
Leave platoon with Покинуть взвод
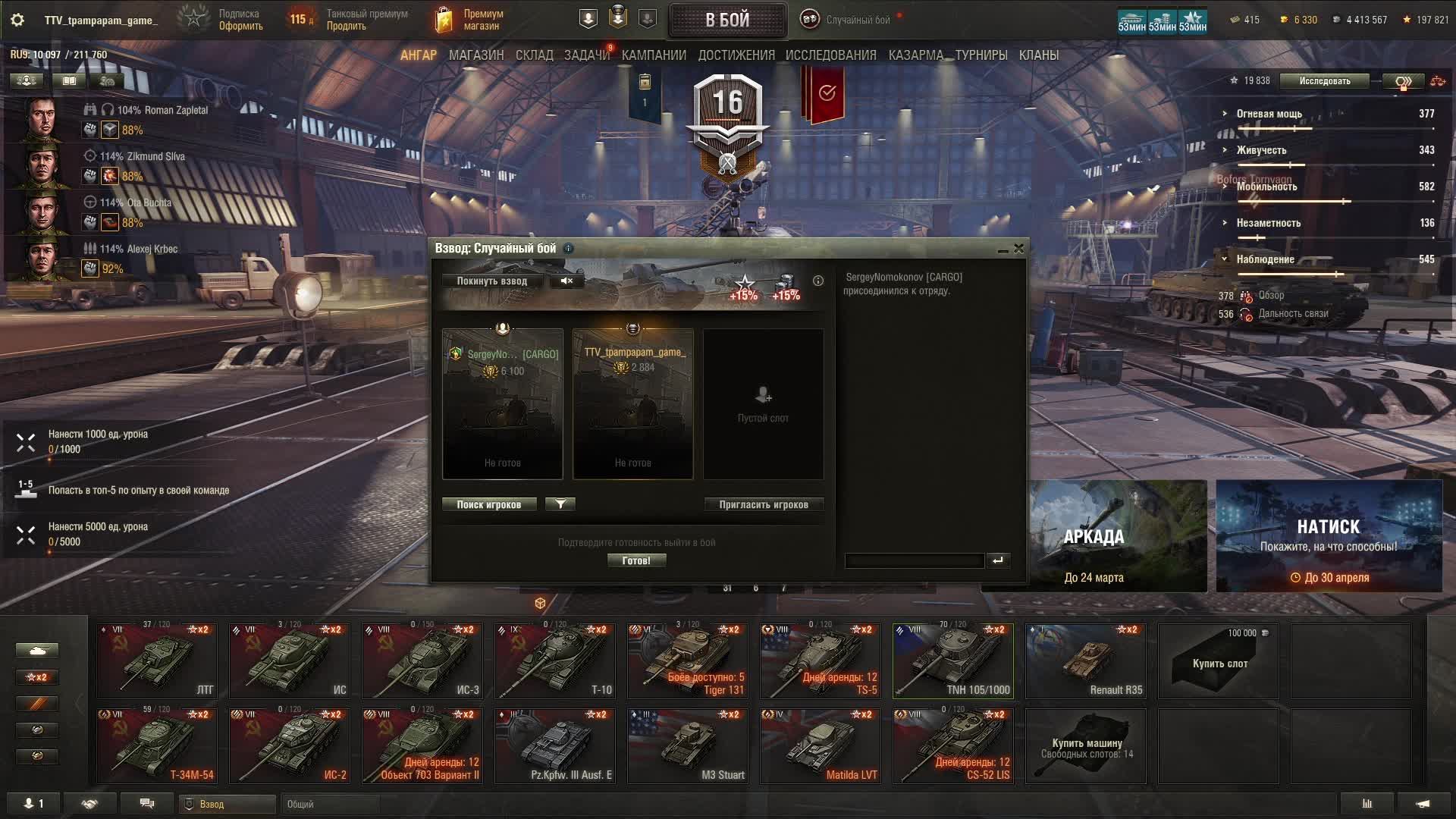click(491, 281)
